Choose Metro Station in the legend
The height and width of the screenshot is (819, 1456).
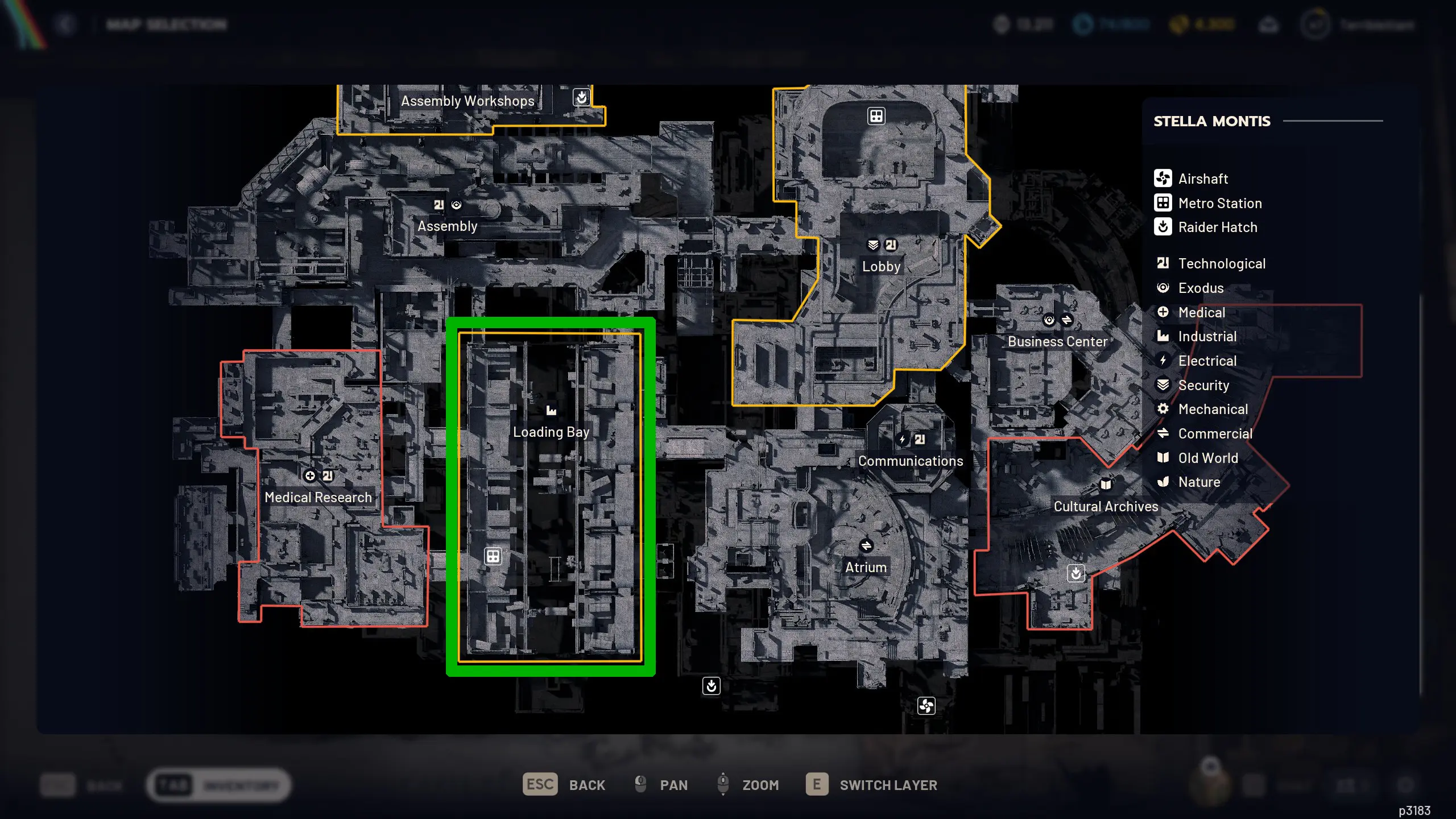click(1219, 203)
